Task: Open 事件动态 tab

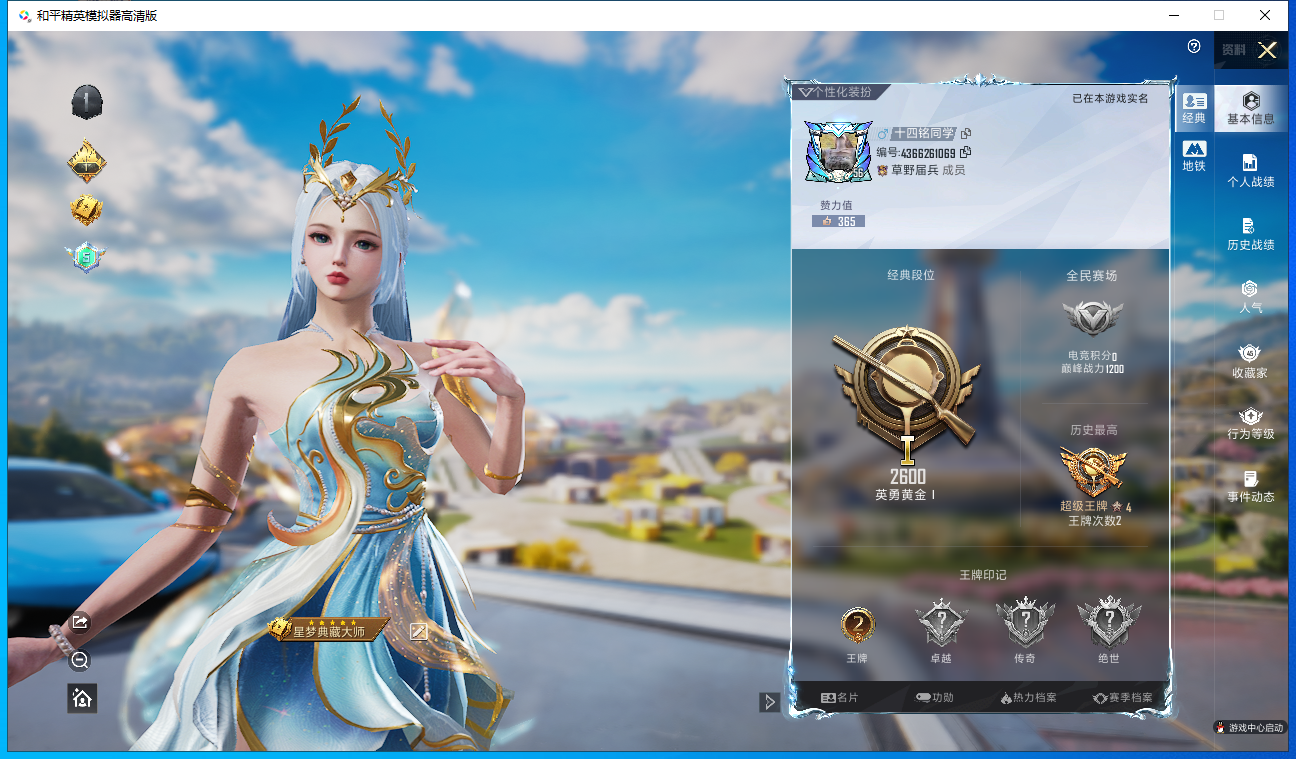Action: tap(1250, 486)
